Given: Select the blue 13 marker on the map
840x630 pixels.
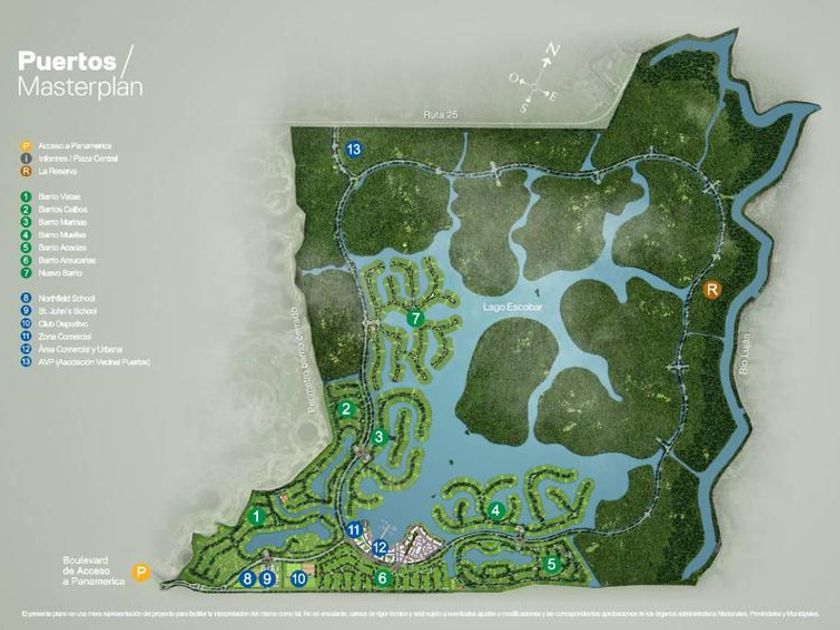Looking at the screenshot, I should (x=353, y=149).
